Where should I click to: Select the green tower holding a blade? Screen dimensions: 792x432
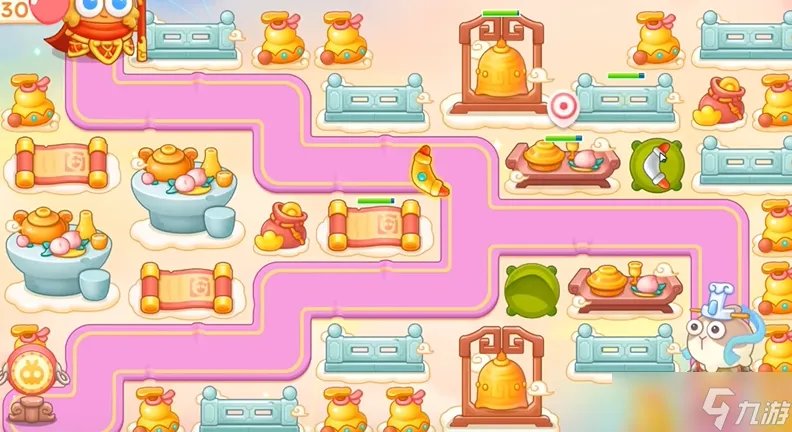coord(654,162)
